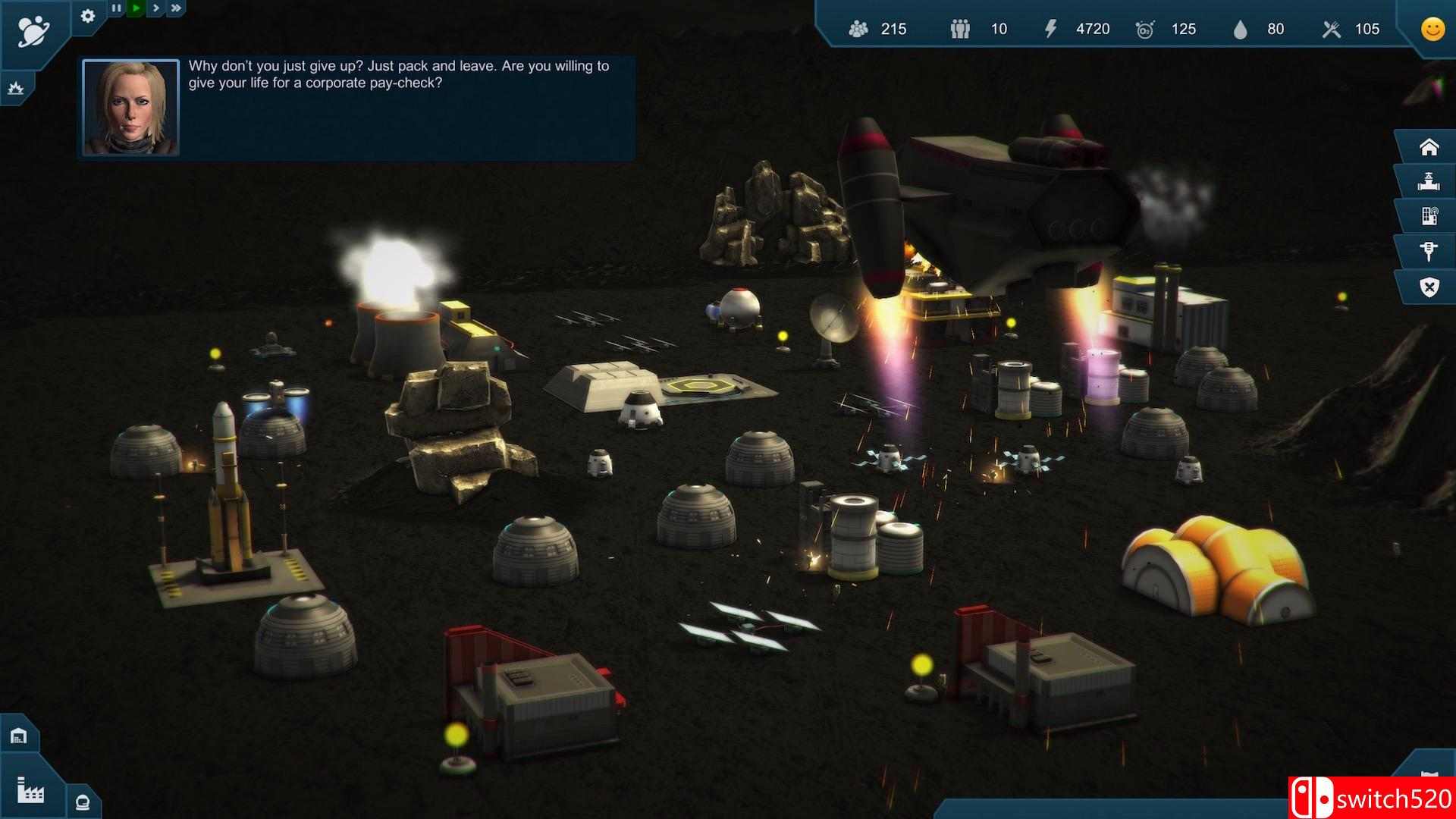This screenshot has width=1456, height=819.
Task: Select the building with antenna category
Action: [x=1429, y=217]
